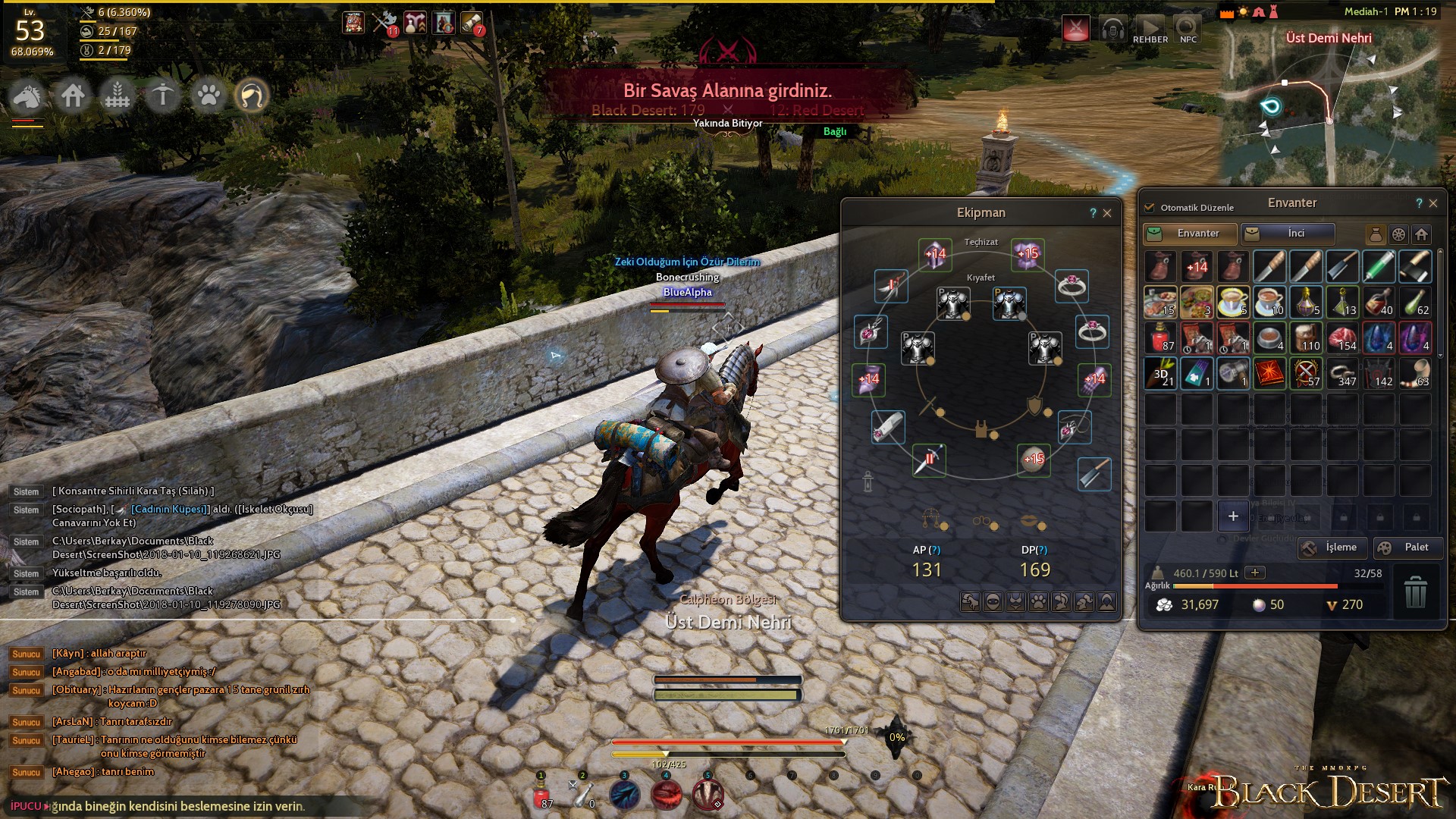Select the horse mount icon
The image size is (1456, 819).
coord(27,96)
